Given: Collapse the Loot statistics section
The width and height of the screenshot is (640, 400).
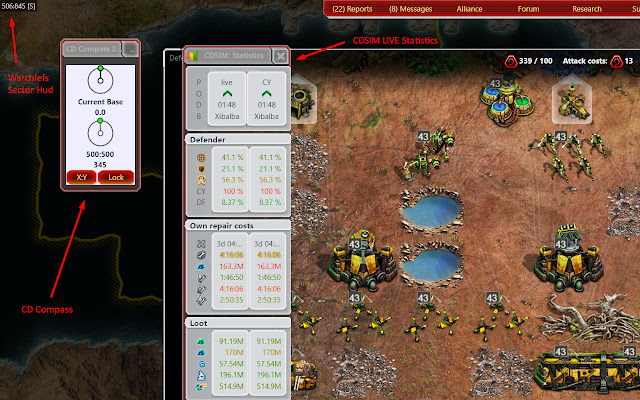Looking at the screenshot, I should pyautogui.click(x=237, y=323).
